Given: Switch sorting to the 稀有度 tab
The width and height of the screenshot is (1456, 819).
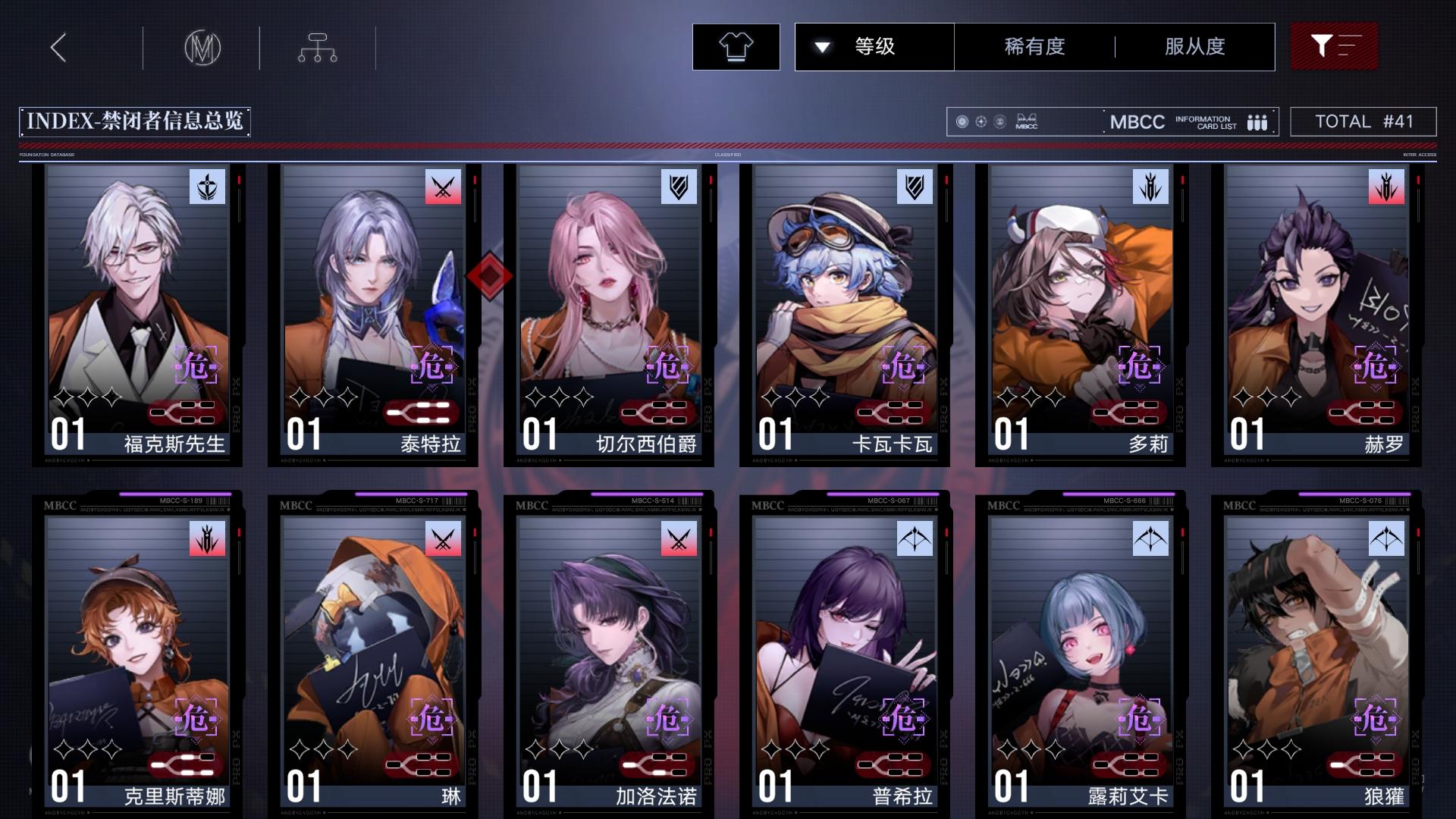Looking at the screenshot, I should click(1034, 46).
